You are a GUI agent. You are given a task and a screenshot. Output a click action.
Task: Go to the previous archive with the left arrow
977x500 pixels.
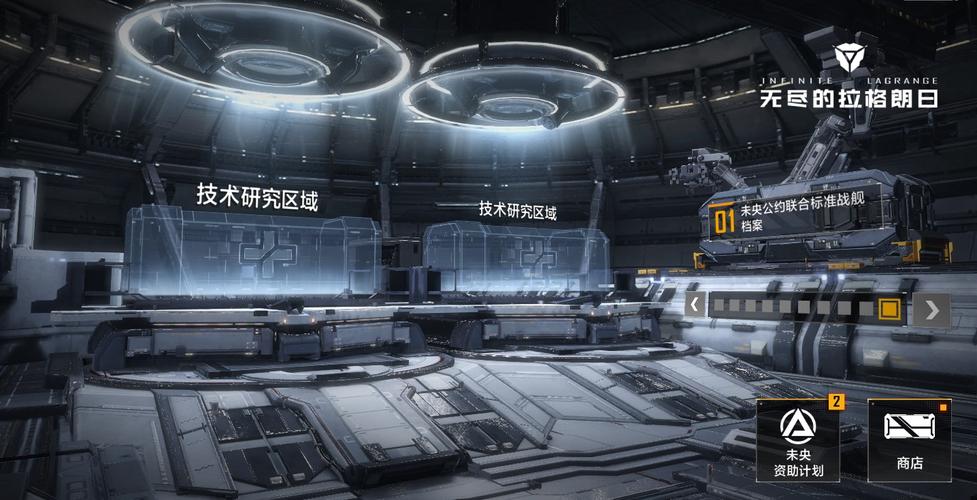coord(695,305)
